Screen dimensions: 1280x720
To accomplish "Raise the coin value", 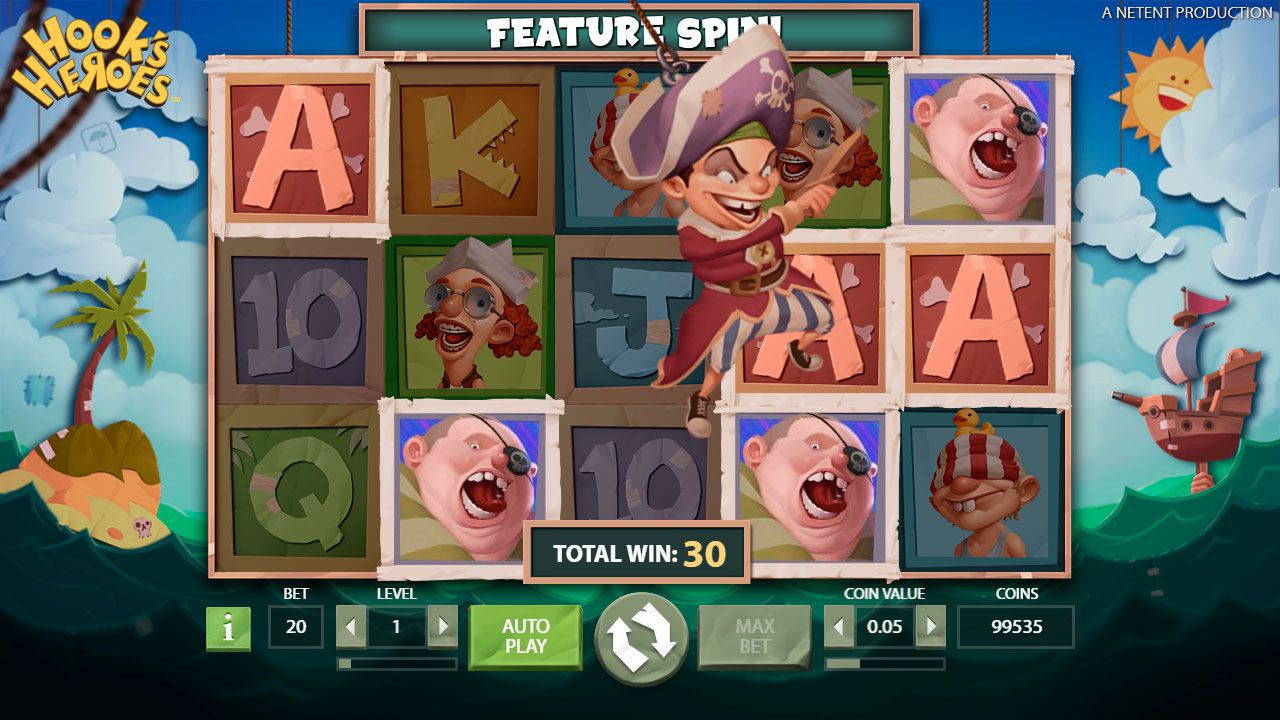I will point(930,627).
